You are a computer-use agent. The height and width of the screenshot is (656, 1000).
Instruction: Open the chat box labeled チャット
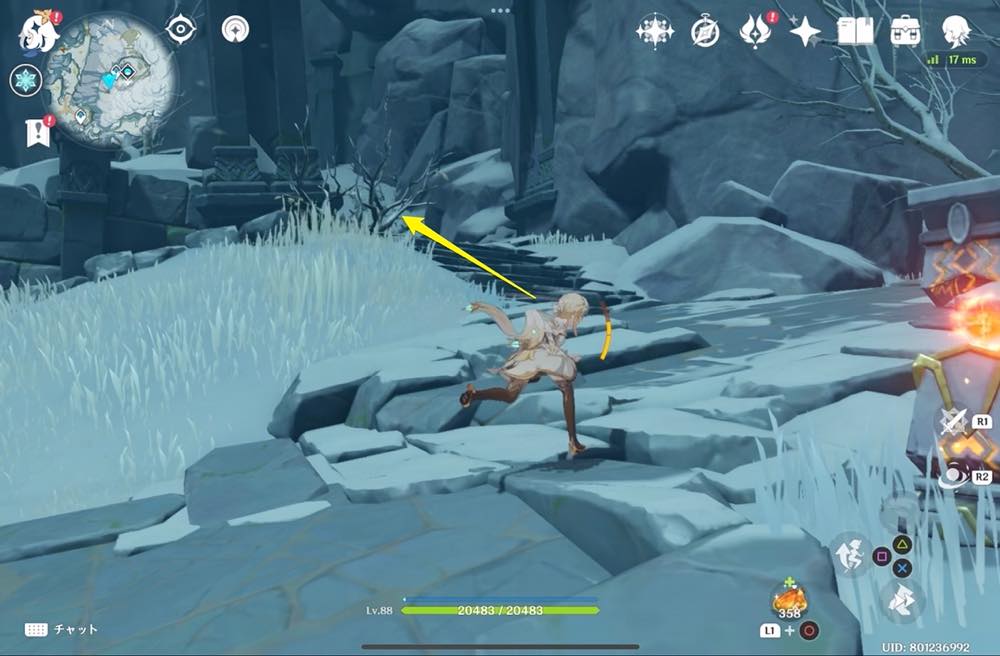(x=62, y=630)
